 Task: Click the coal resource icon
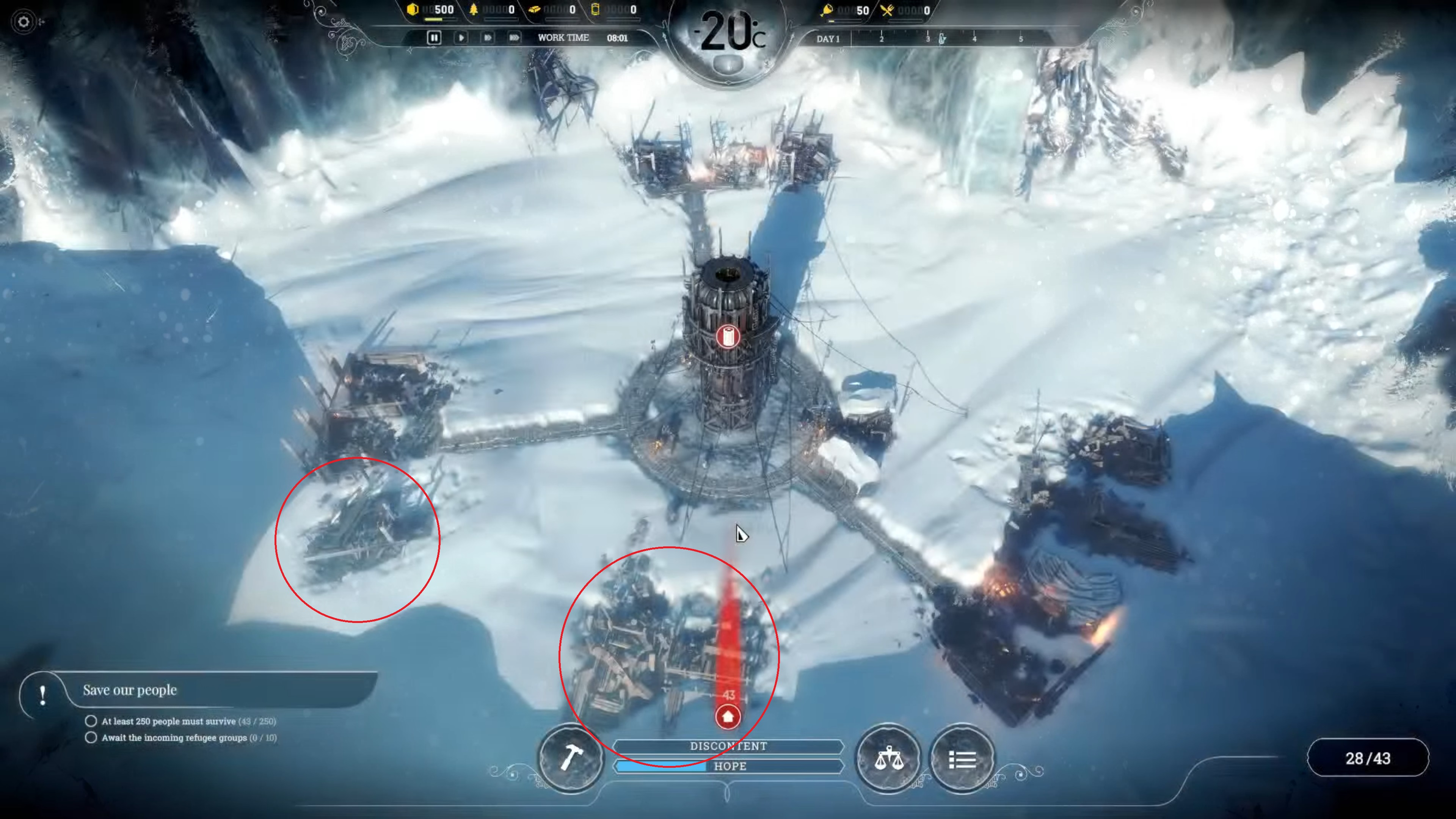[x=413, y=9]
